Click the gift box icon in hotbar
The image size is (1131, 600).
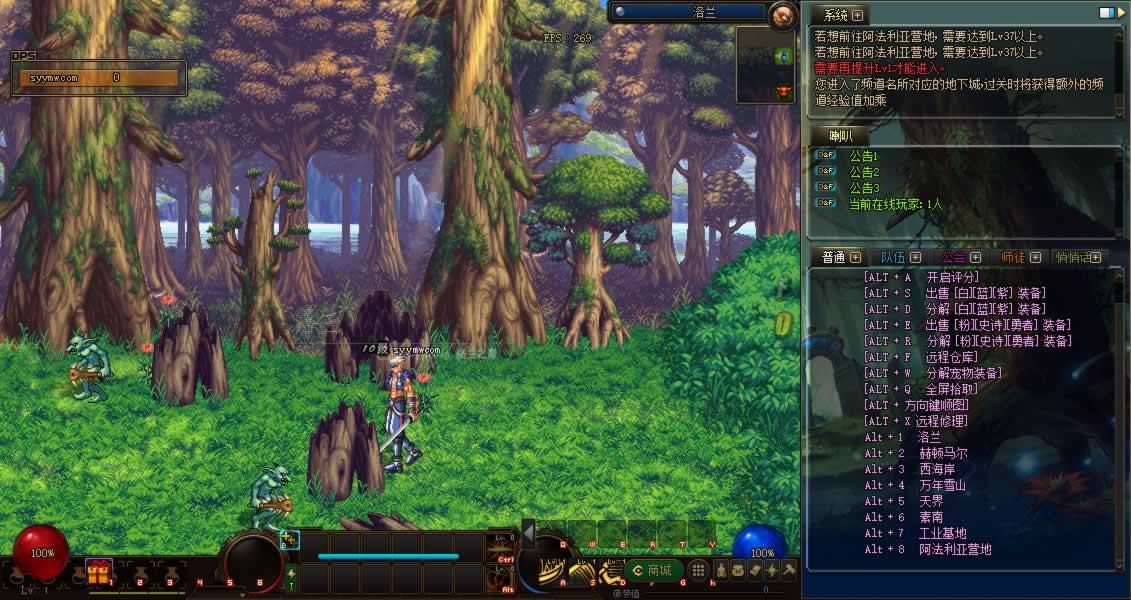coord(98,573)
